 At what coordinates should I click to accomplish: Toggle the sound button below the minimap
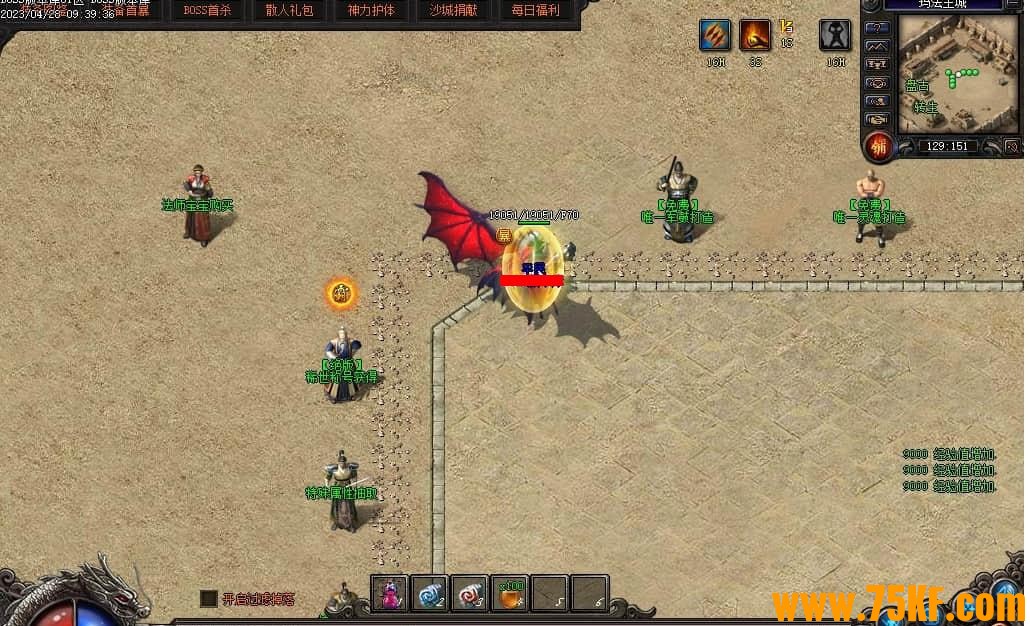[x=1011, y=147]
